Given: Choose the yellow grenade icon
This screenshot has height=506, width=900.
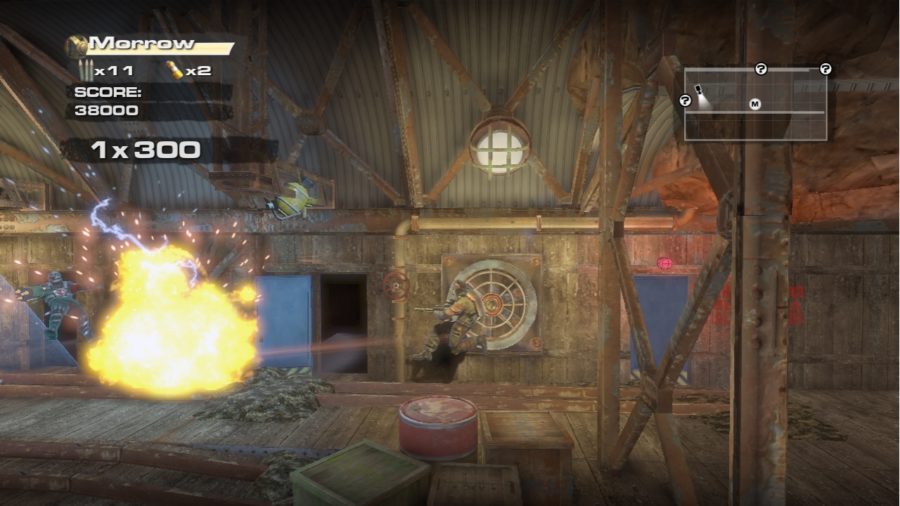Looking at the screenshot, I should 174,70.
